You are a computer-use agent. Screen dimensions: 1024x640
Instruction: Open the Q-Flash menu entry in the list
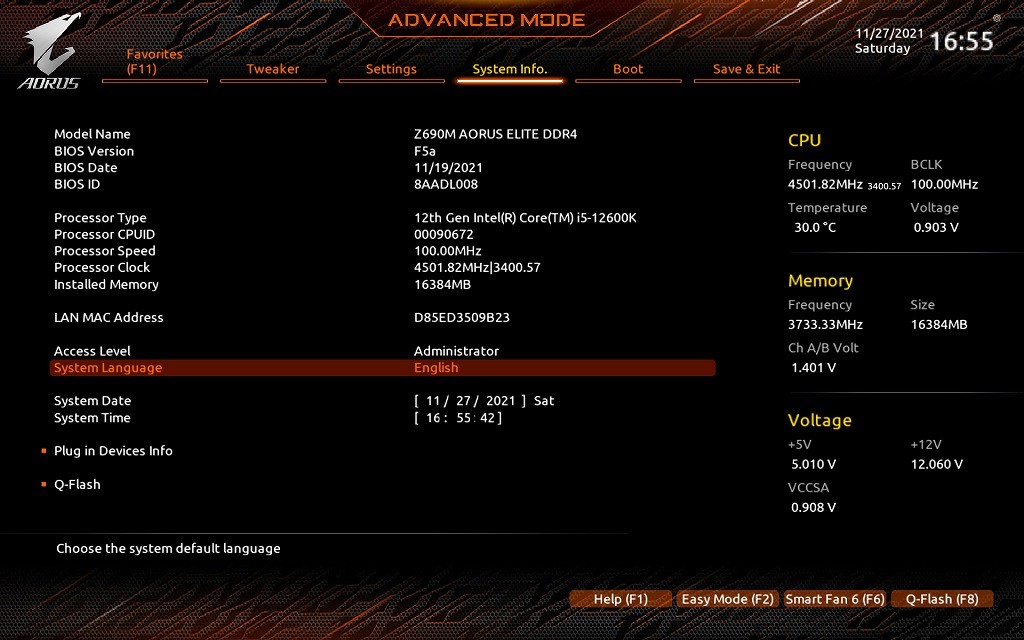click(x=77, y=485)
